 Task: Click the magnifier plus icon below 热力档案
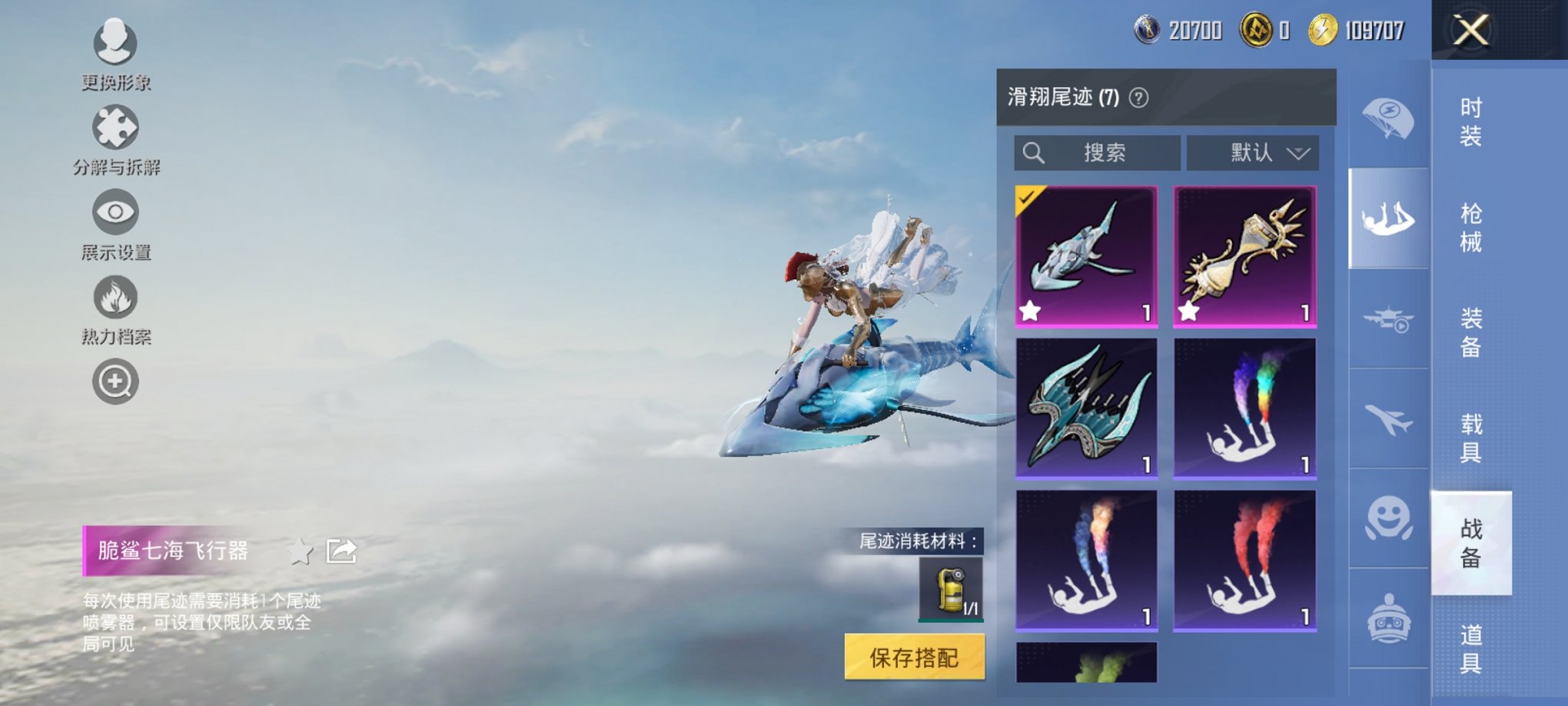click(x=114, y=381)
